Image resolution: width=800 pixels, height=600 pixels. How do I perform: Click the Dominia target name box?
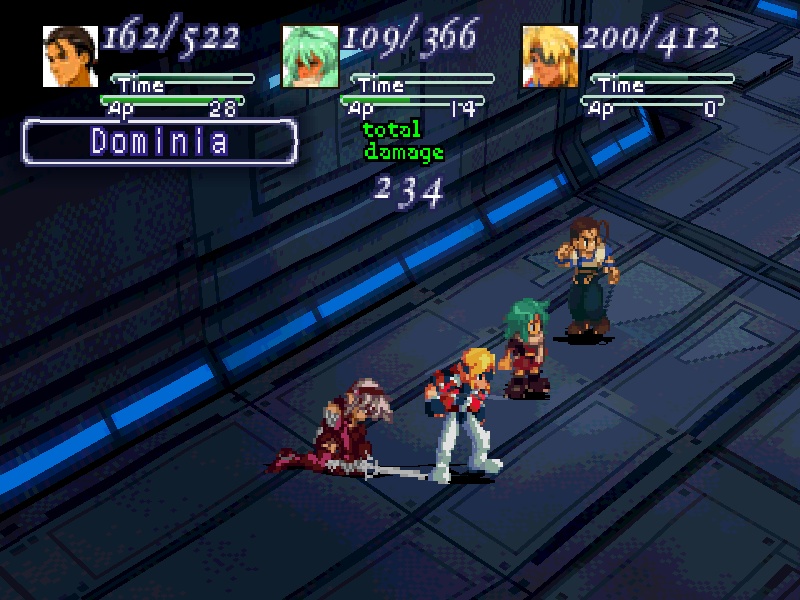pos(160,141)
